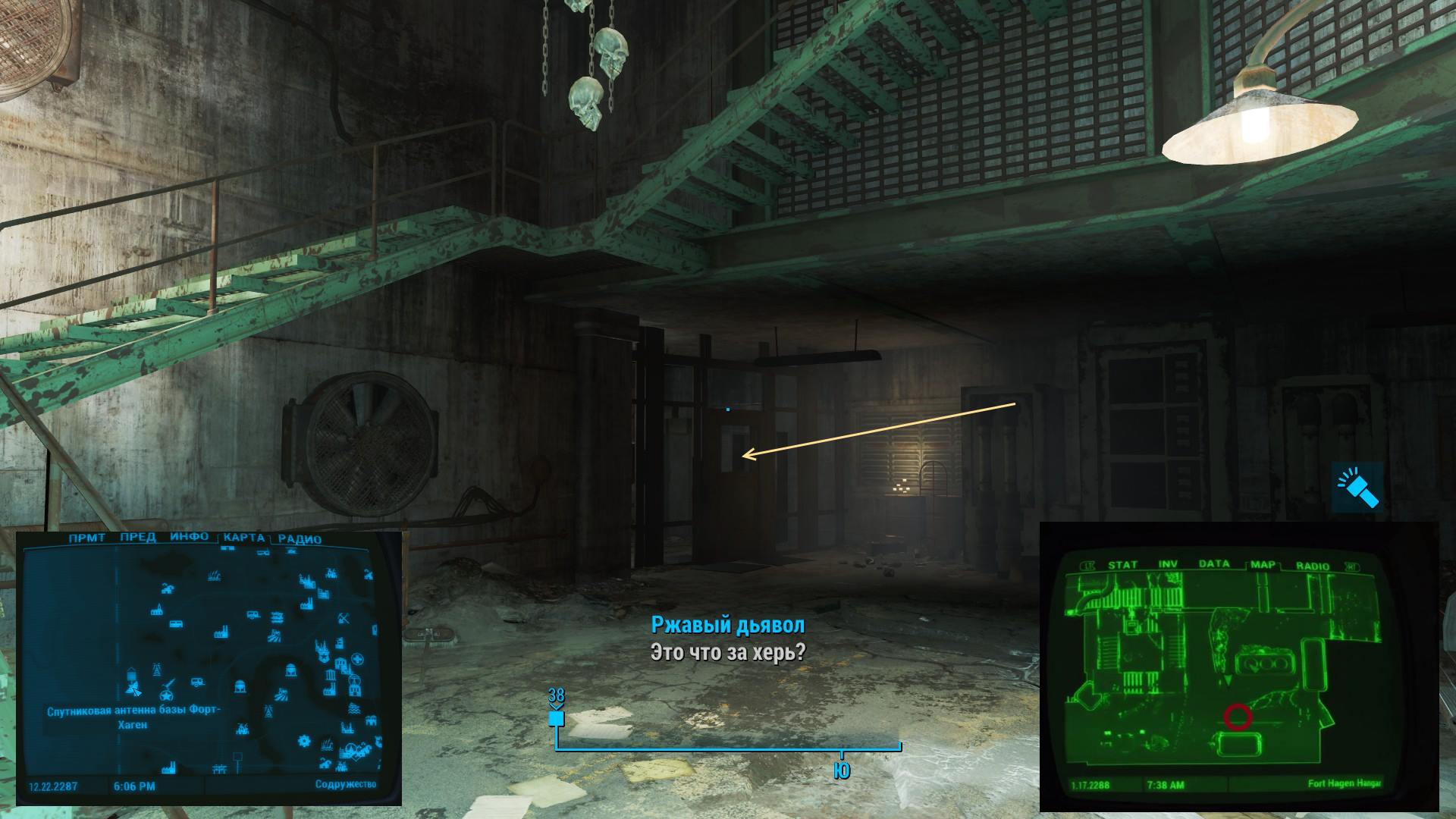Select the satellite dish map marker
Screen dimensions: 1456x819
[133, 689]
